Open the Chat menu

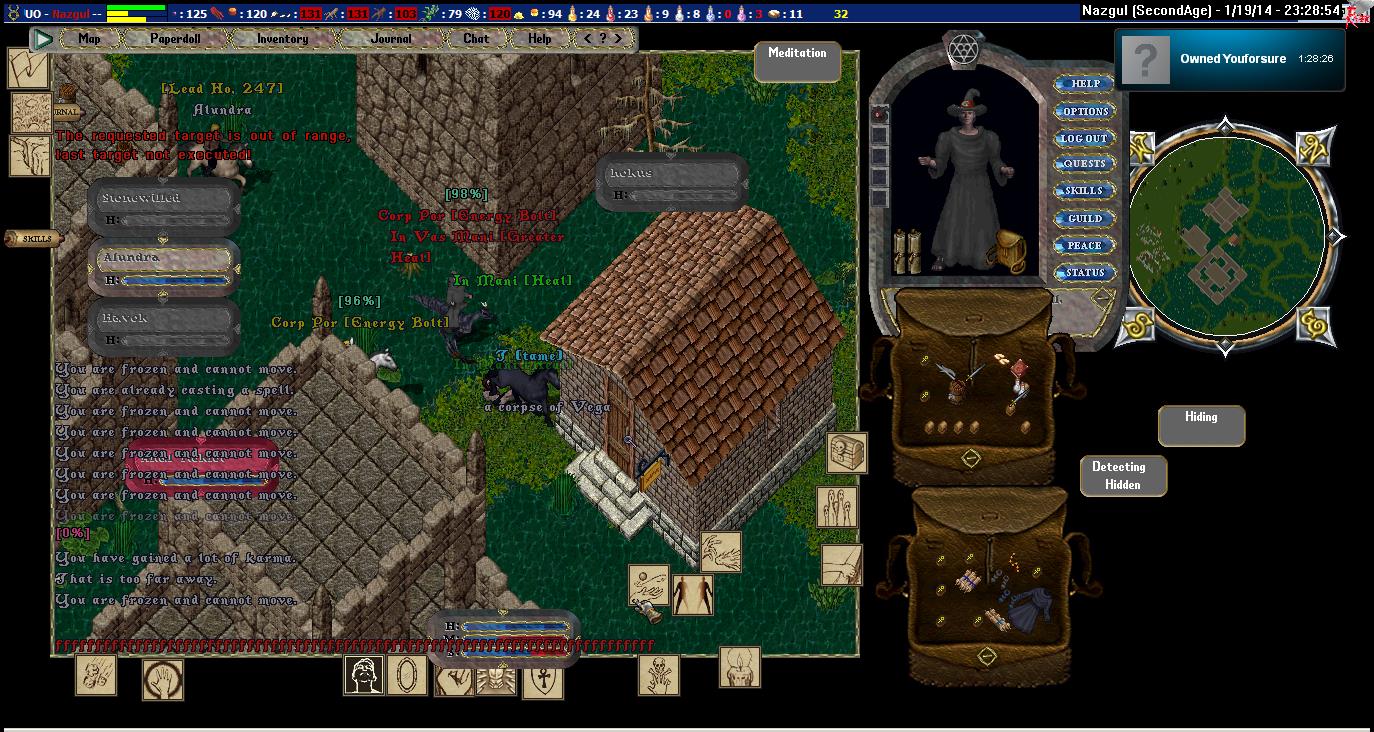[x=476, y=39]
